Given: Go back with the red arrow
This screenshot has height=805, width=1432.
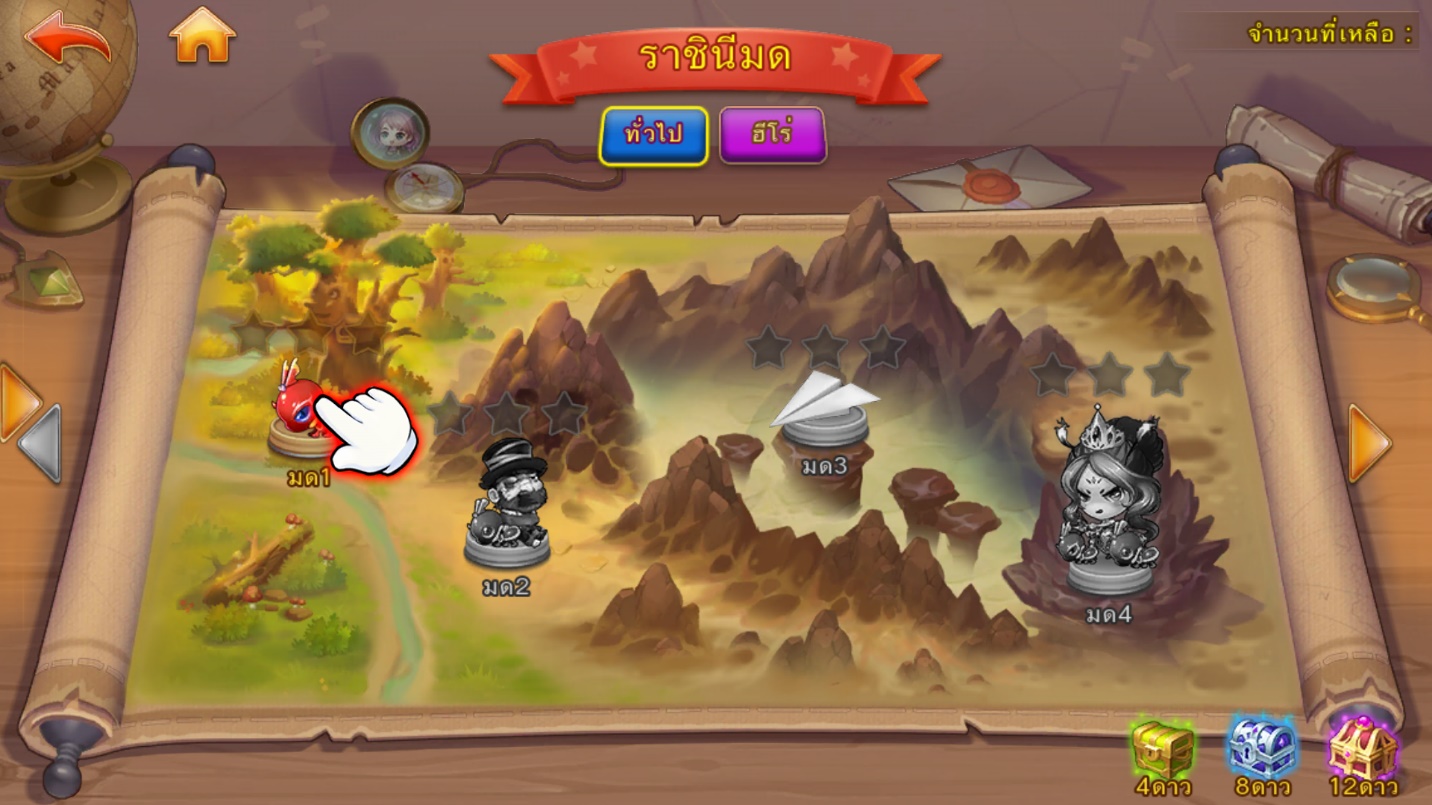Looking at the screenshot, I should point(67,39).
